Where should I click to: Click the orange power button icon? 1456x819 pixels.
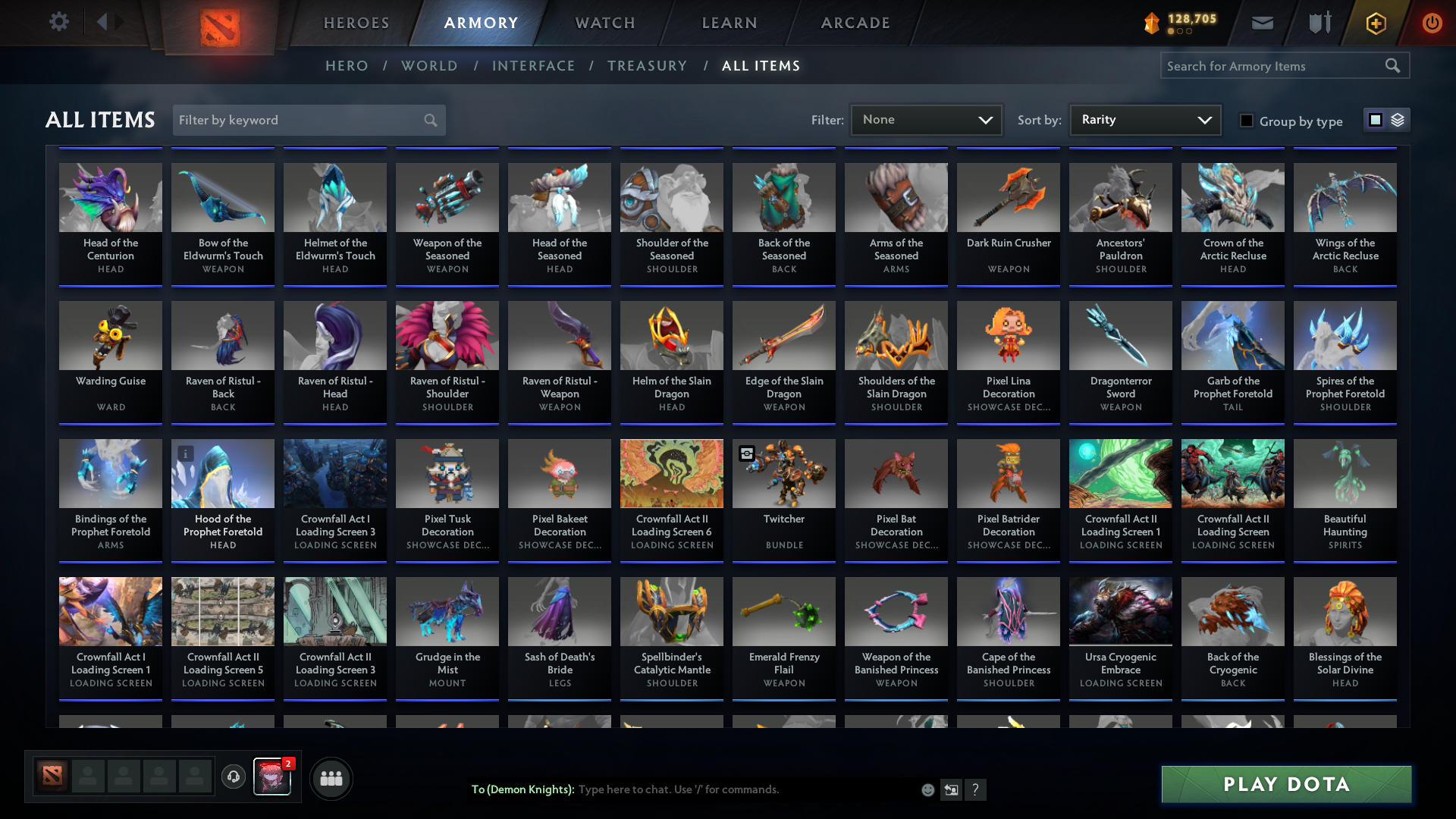tap(1432, 23)
